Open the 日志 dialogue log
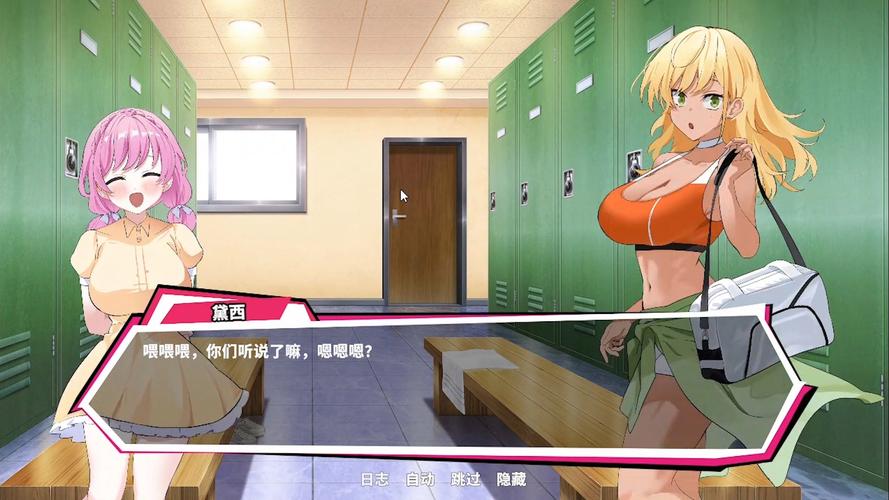 coord(374,480)
